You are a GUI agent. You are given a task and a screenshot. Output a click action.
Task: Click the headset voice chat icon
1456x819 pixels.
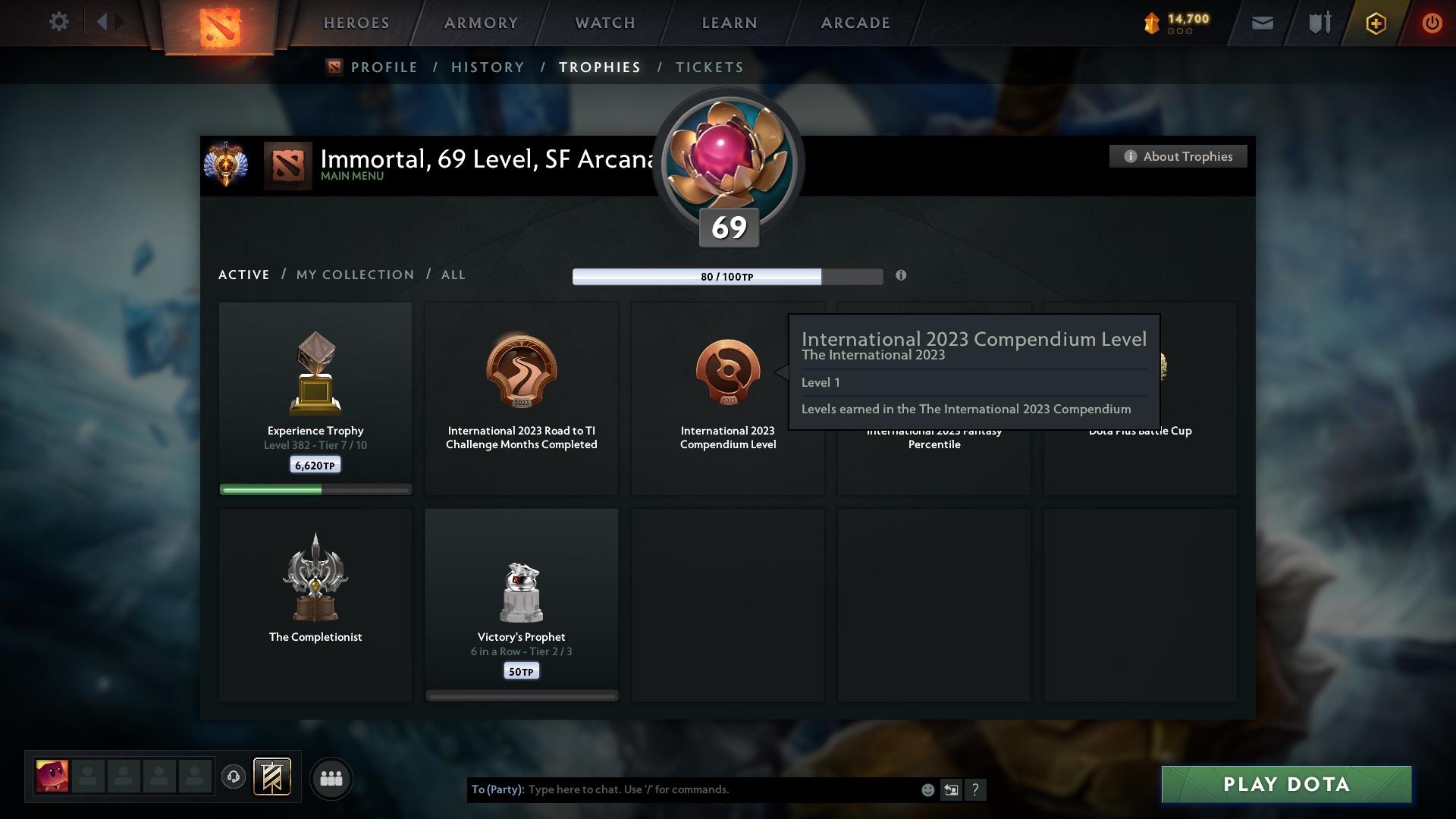[234, 778]
